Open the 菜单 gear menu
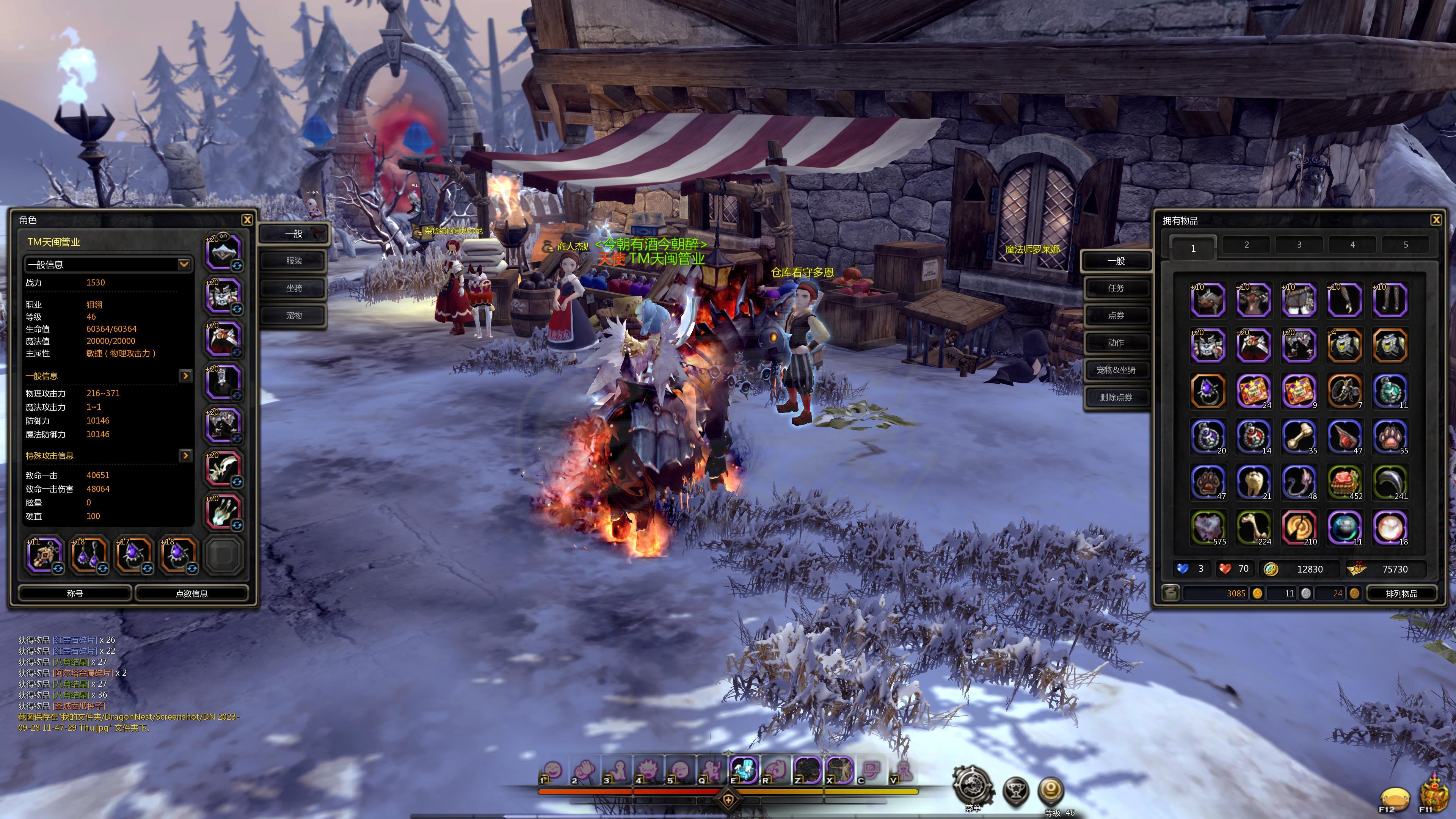 973,787
